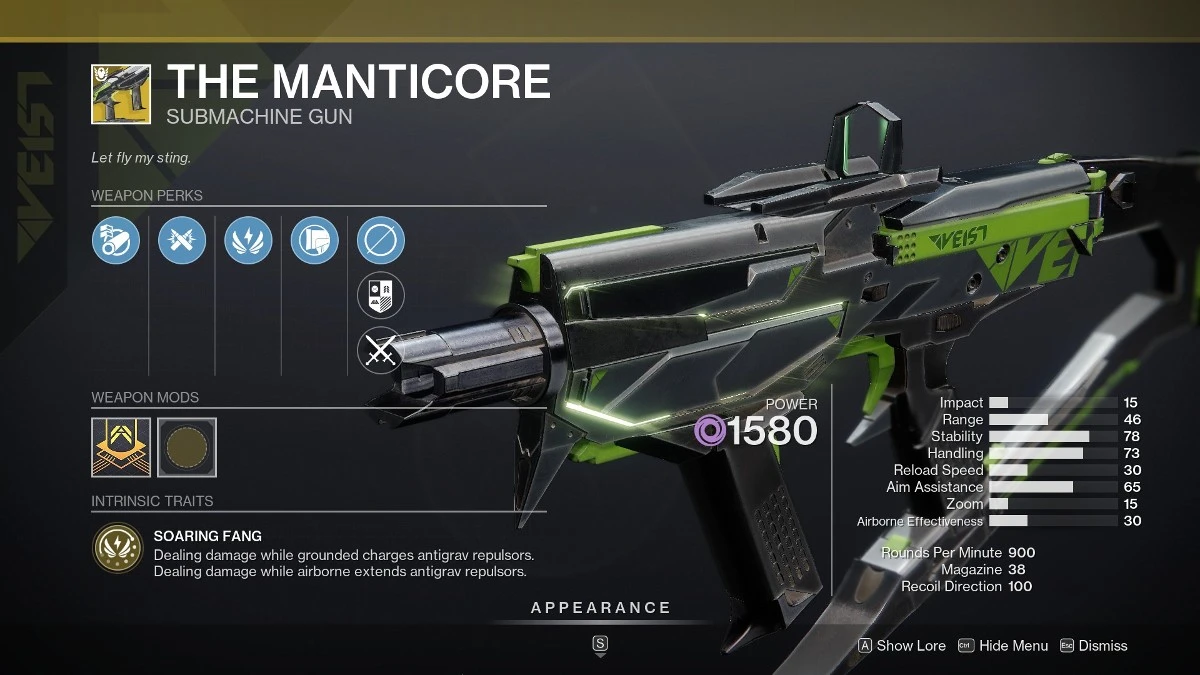1200x675 pixels.
Task: Choose the winged lightning bolt perk
Action: click(248, 241)
